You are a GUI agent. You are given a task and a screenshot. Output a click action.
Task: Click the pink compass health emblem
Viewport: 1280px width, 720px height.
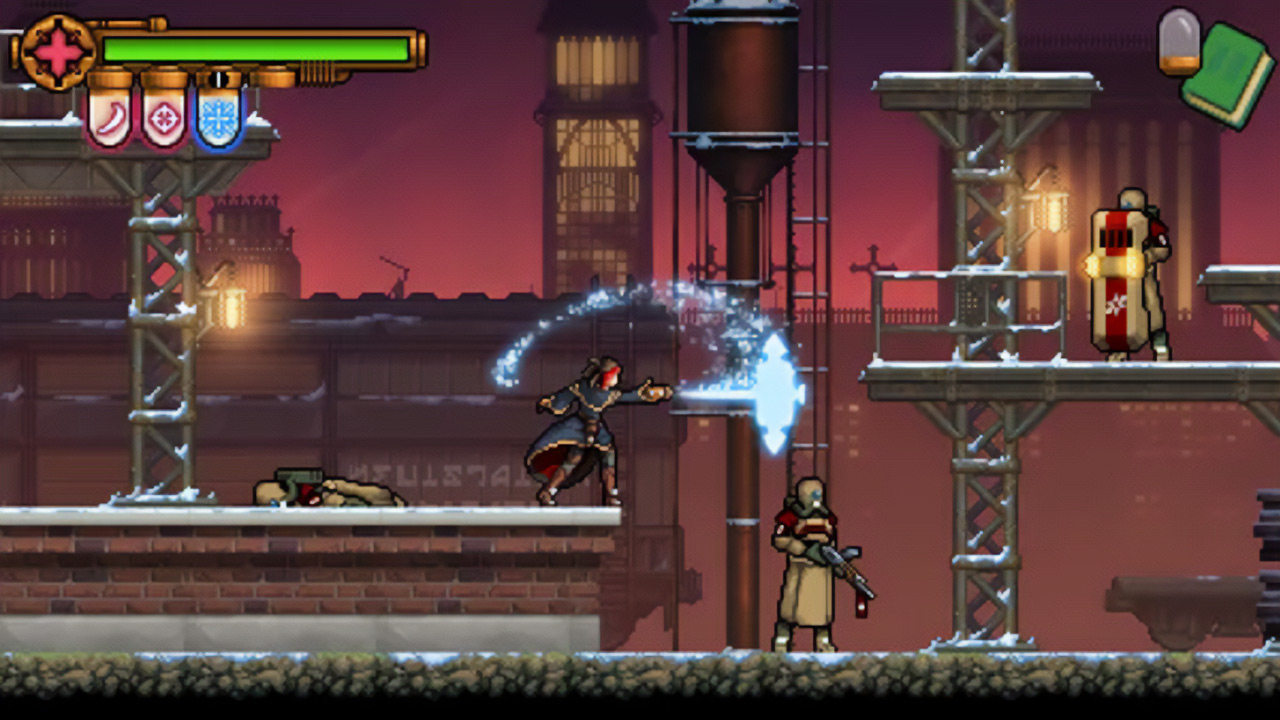tap(57, 49)
